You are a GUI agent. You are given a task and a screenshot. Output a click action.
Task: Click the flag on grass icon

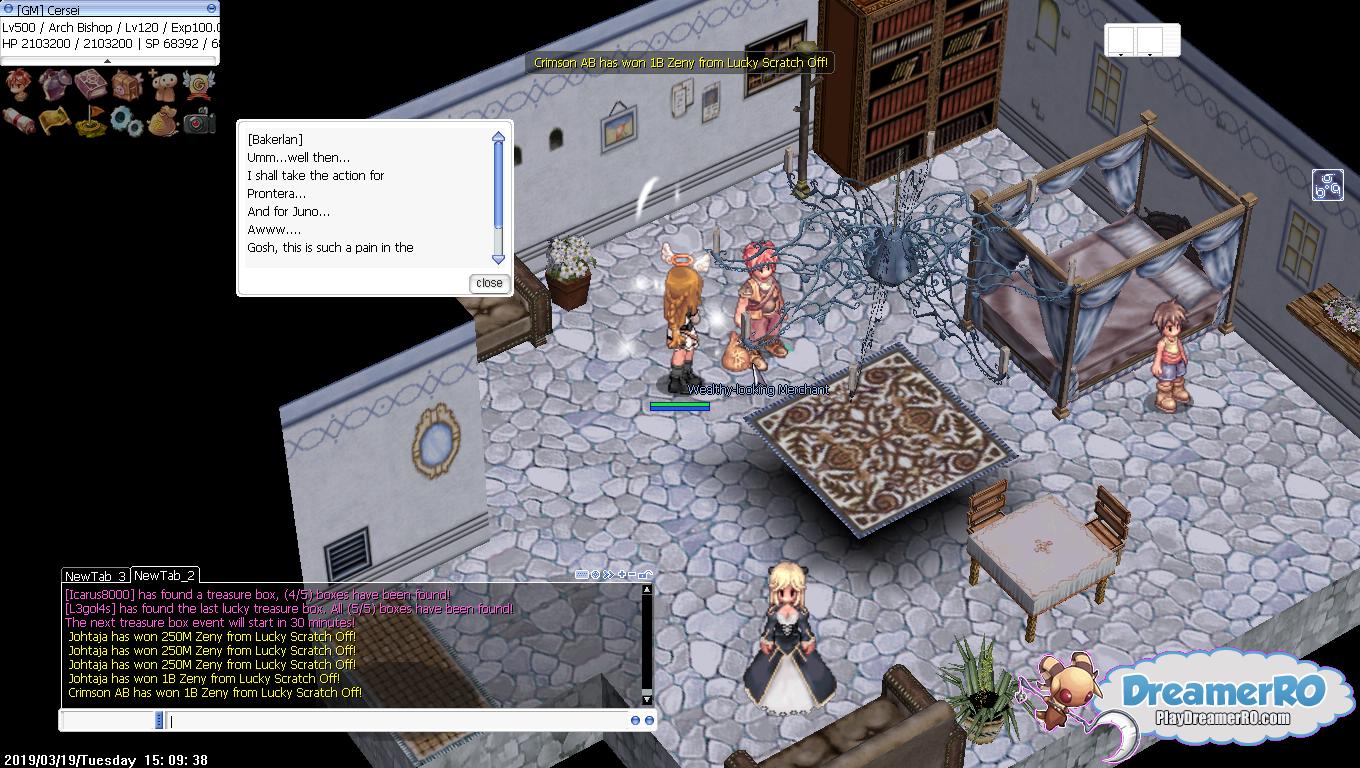coord(91,121)
